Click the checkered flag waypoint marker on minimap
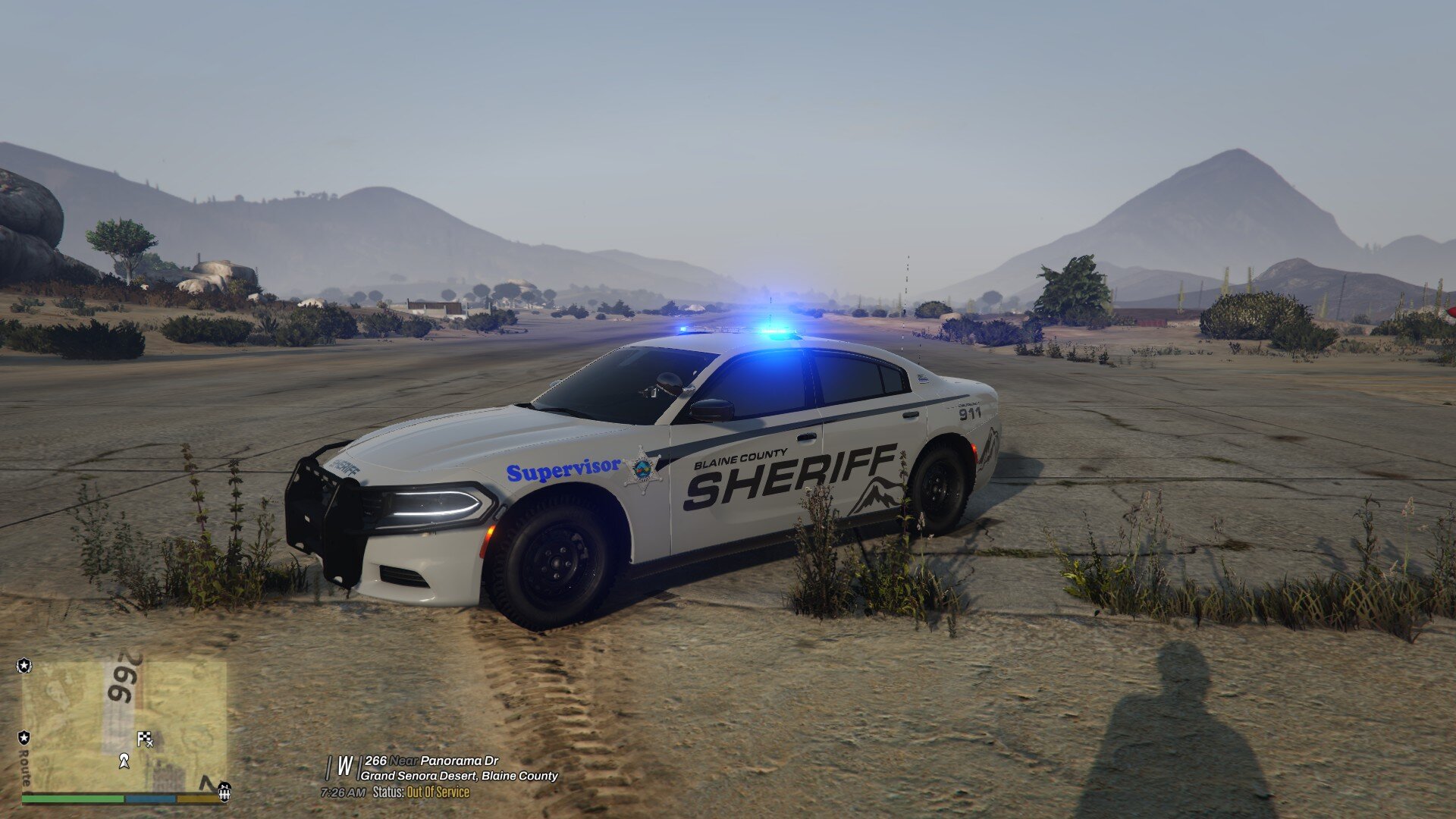 coord(145,738)
